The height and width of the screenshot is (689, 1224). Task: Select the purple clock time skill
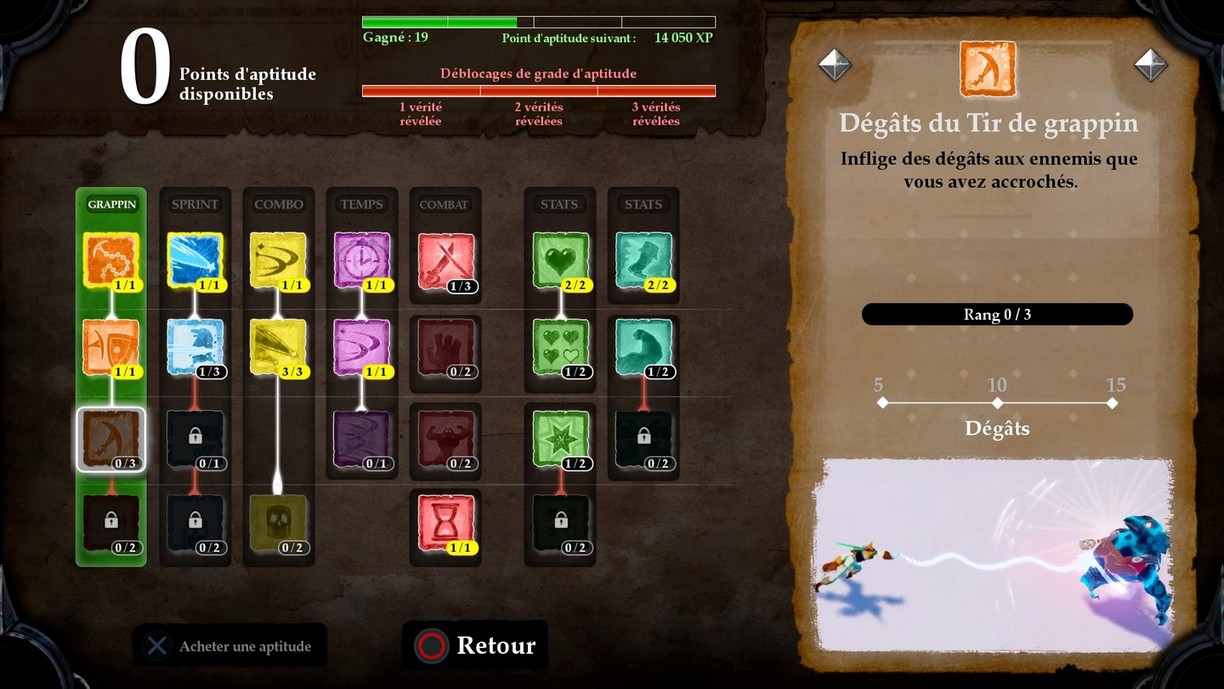click(362, 260)
